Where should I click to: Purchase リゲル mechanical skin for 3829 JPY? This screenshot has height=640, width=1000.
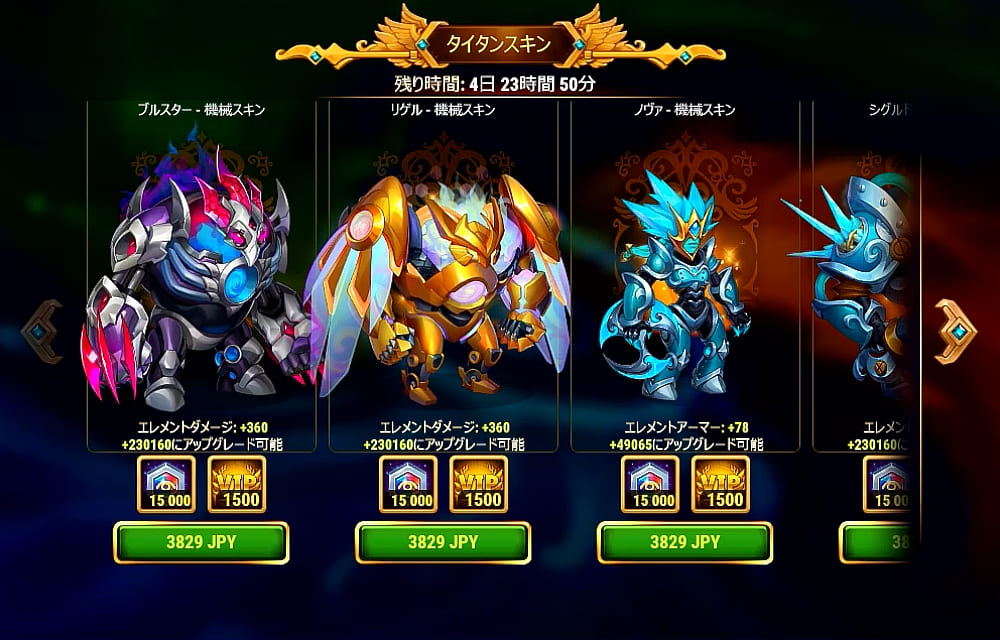pos(443,543)
